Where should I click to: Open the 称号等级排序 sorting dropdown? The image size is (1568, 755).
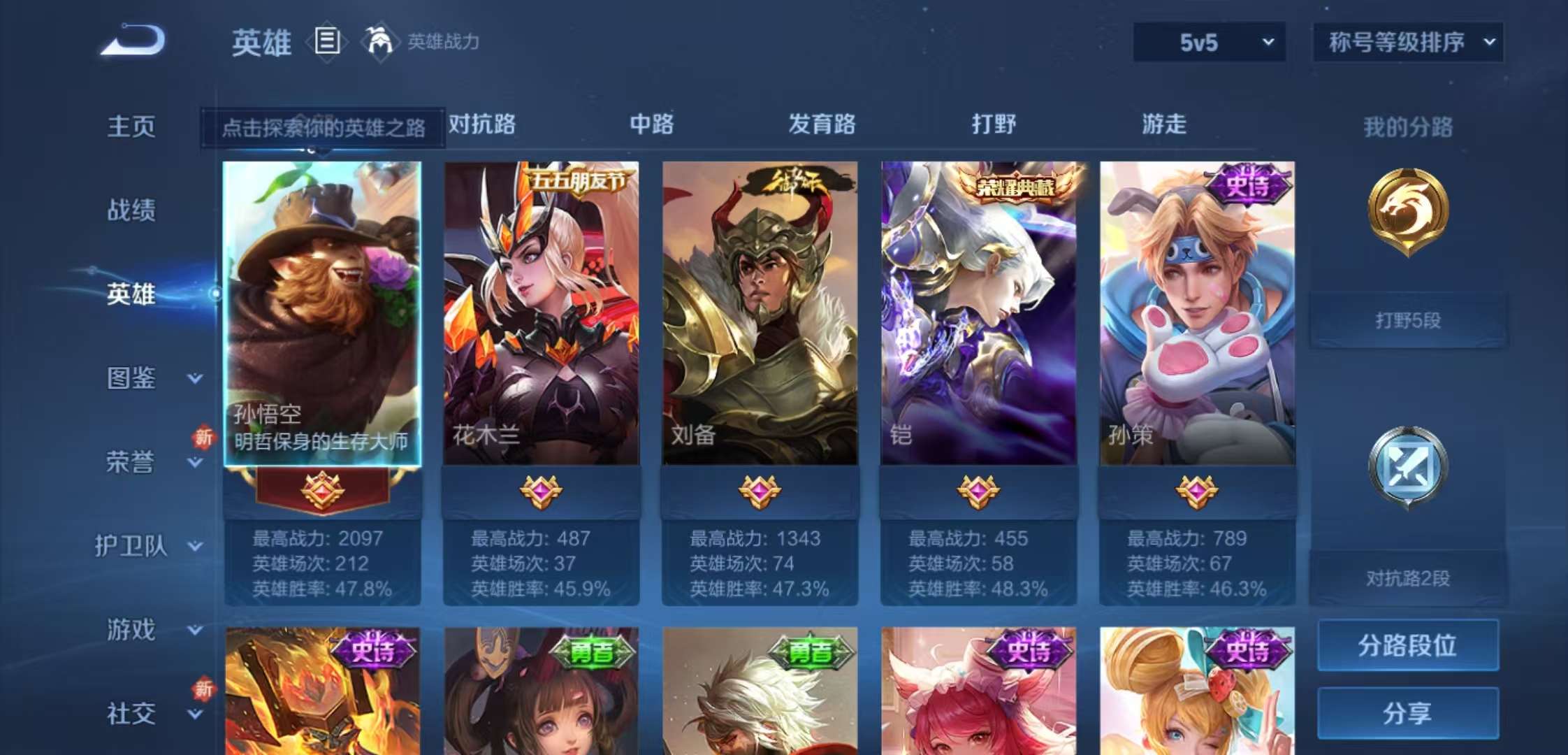(x=1407, y=42)
